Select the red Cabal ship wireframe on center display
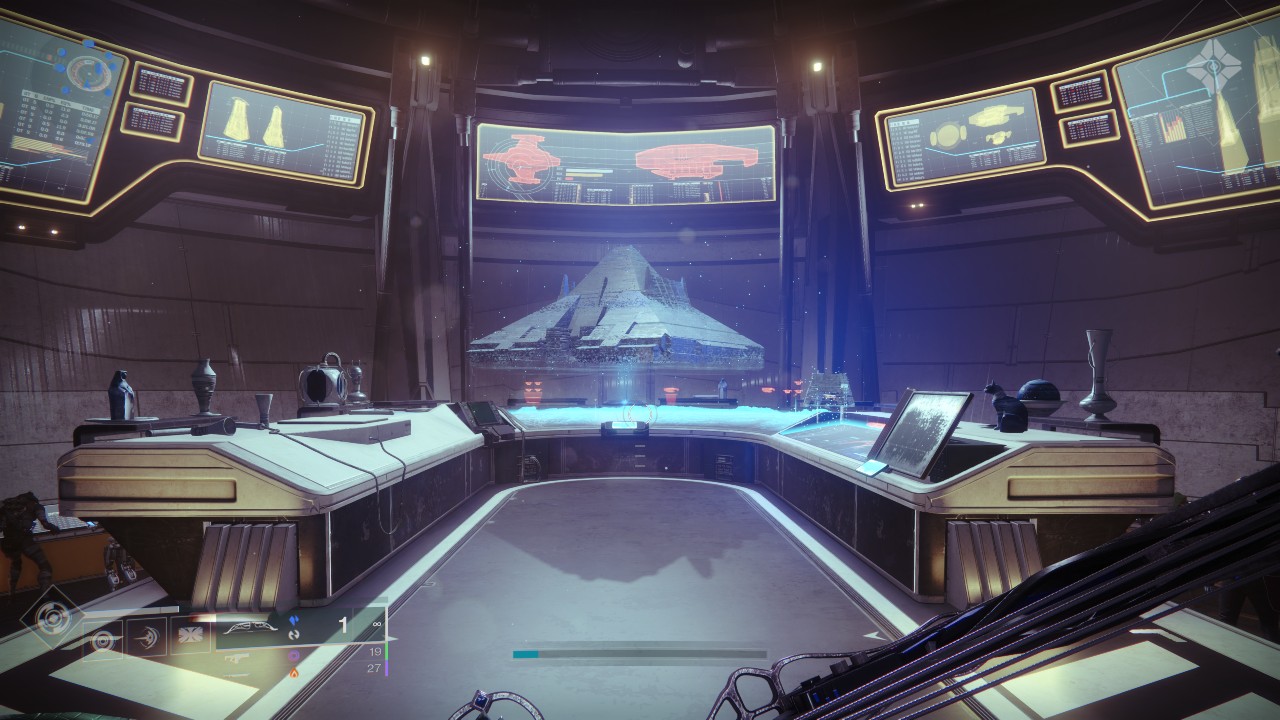This screenshot has width=1280, height=720. [695, 160]
